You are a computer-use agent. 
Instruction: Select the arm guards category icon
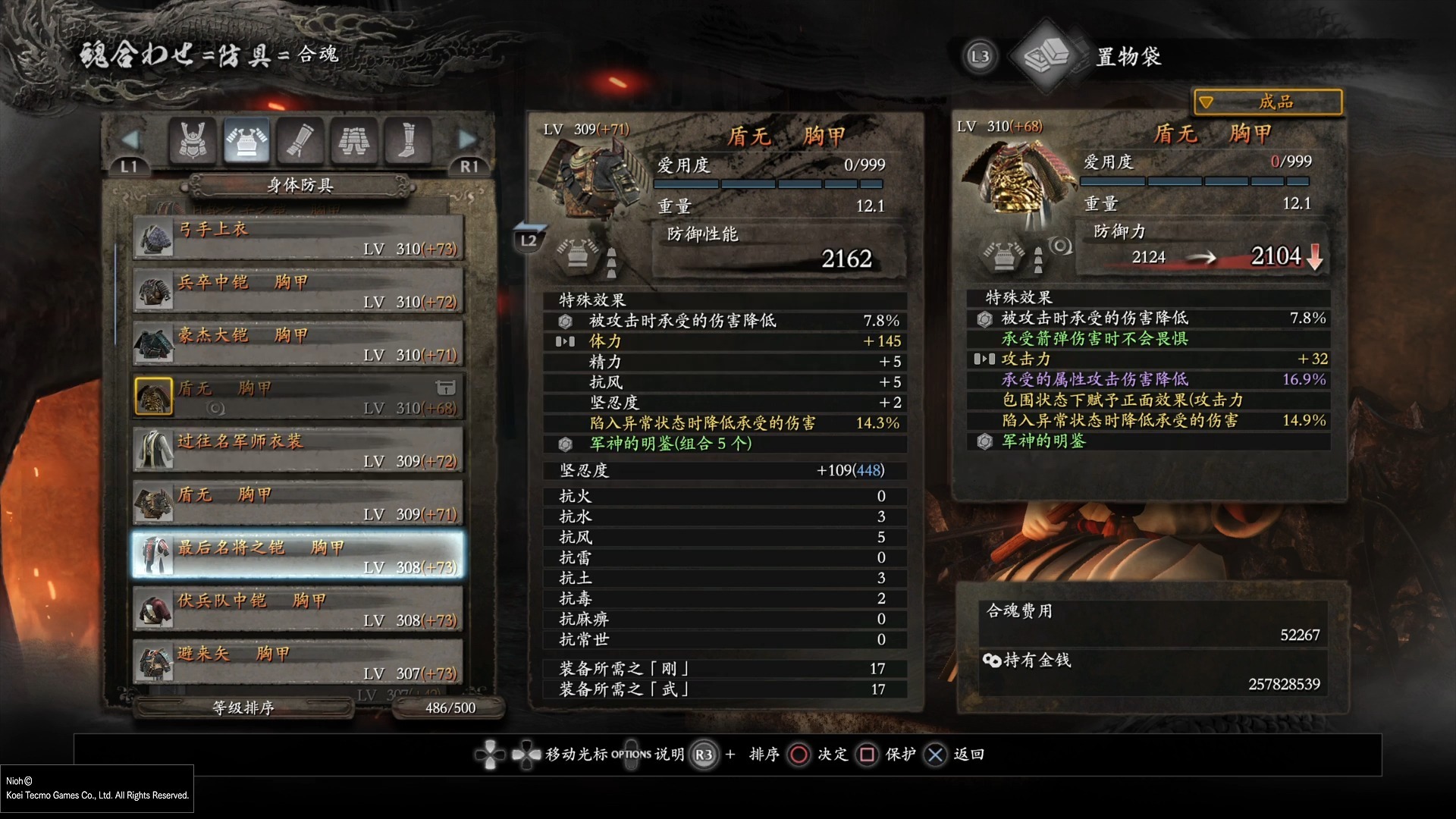click(299, 140)
